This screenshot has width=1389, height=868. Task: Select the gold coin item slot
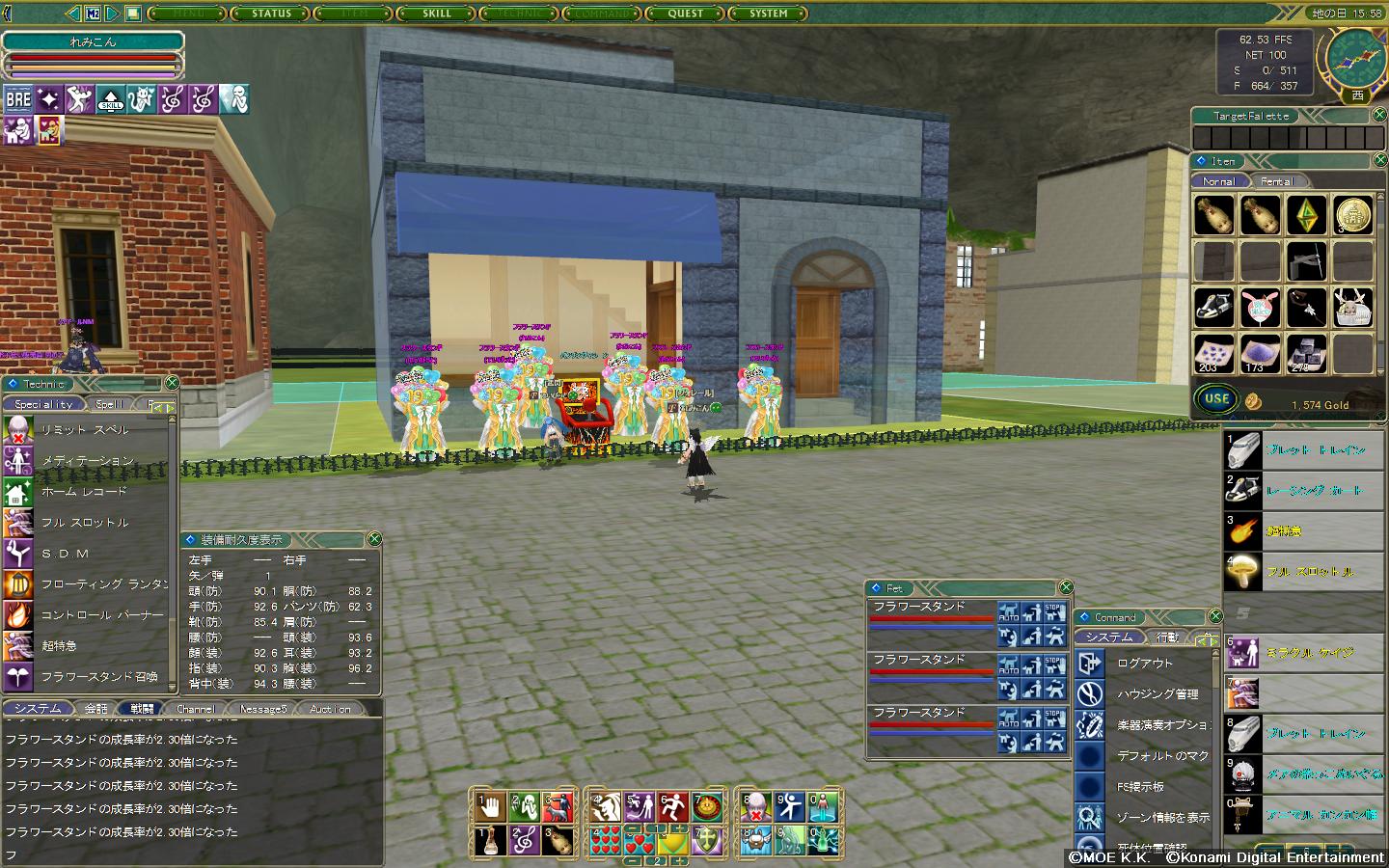pos(1352,215)
